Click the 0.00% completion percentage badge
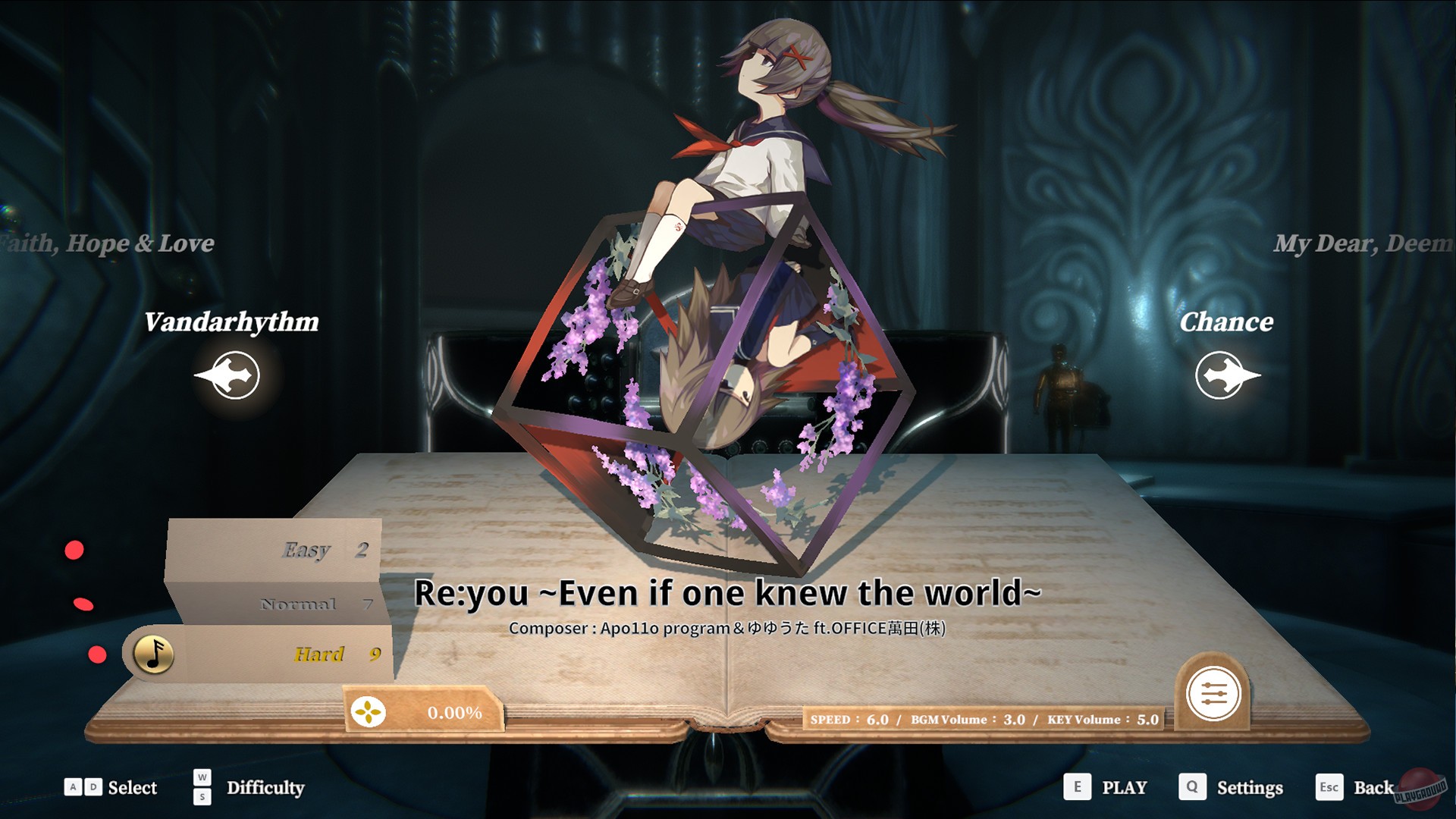 tap(454, 712)
